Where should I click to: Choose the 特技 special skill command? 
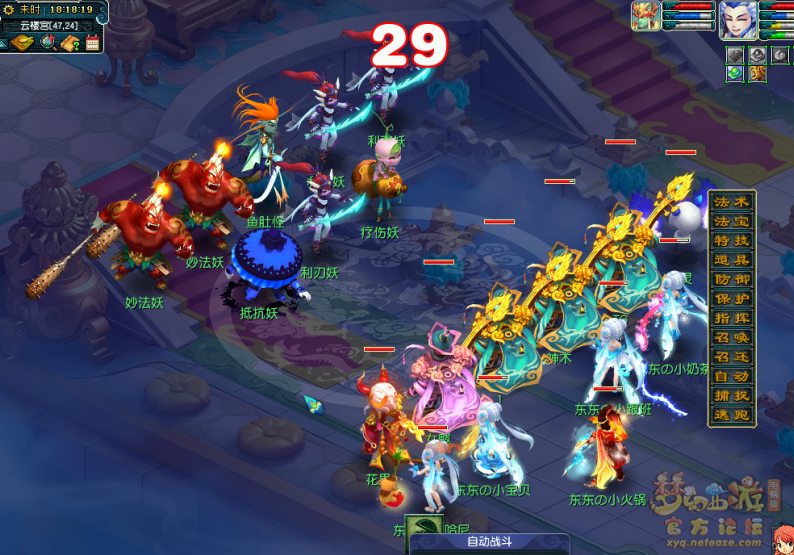(731, 240)
